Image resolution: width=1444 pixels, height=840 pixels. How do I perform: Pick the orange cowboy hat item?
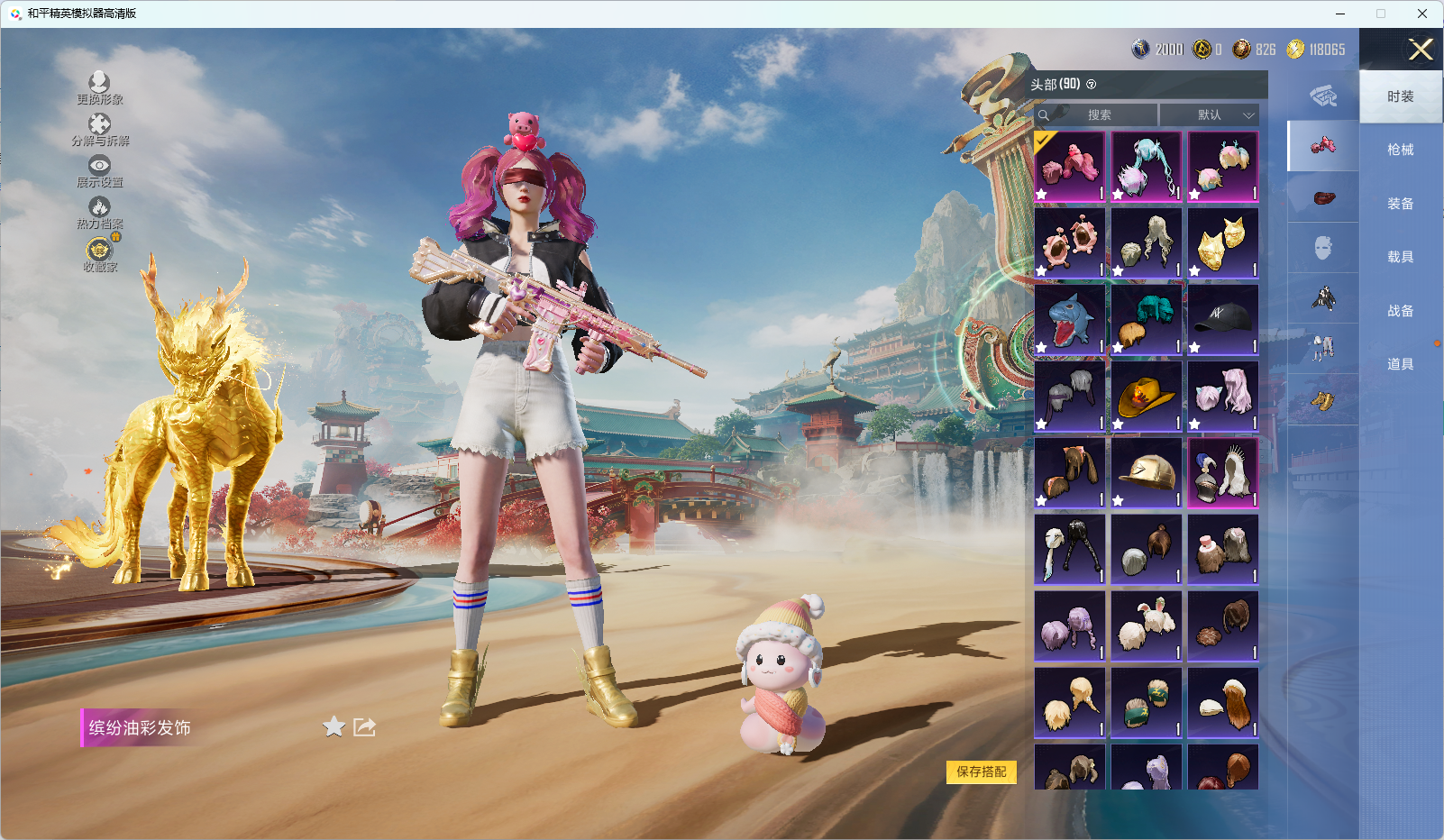1147,397
